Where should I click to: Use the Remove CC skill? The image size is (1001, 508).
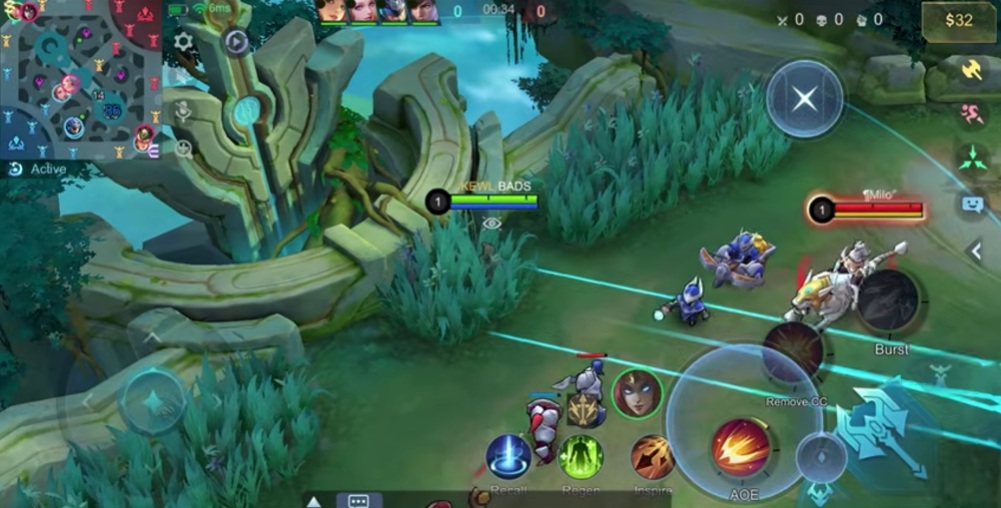(793, 352)
